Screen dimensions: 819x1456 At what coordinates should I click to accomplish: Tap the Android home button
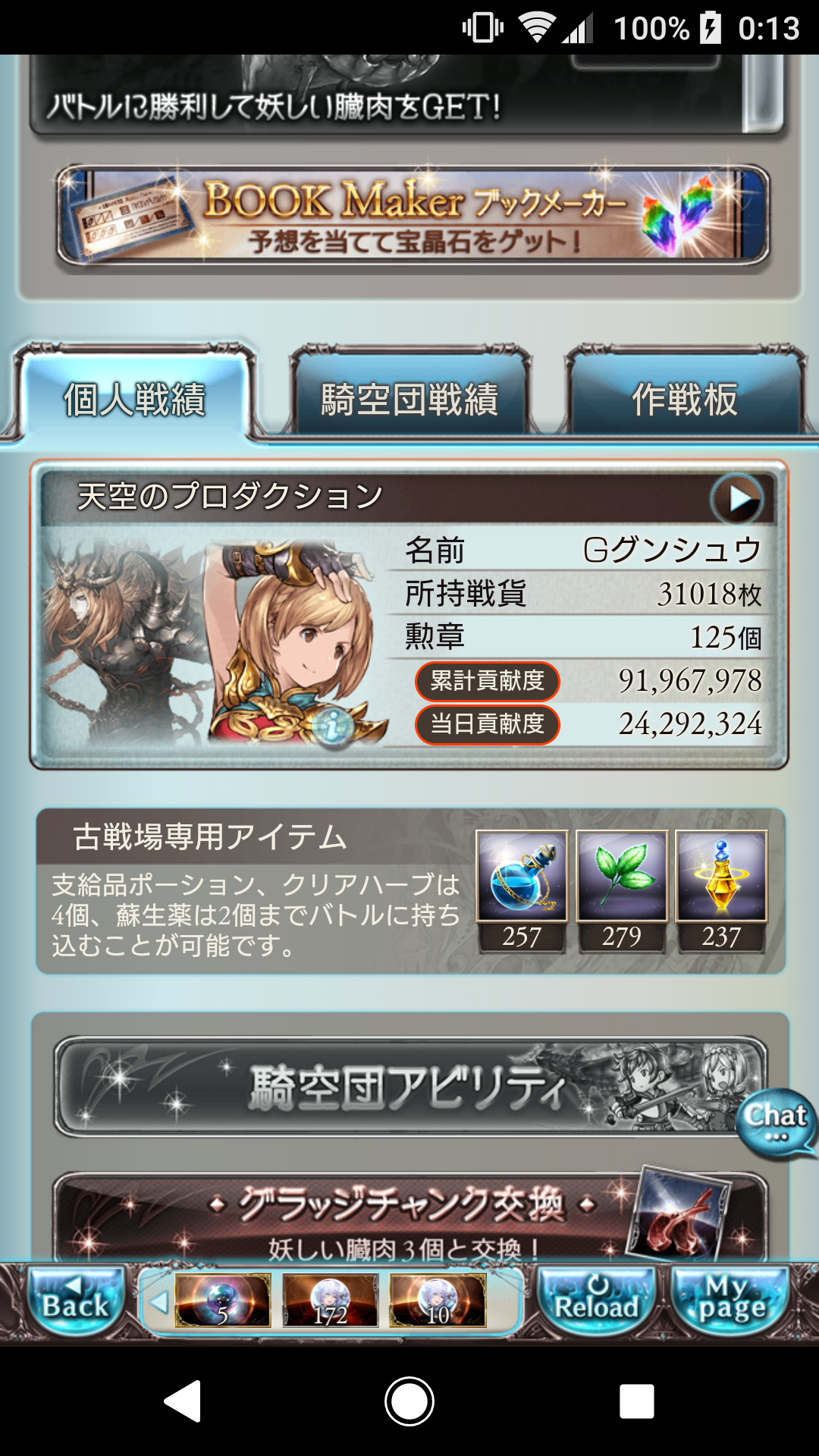pyautogui.click(x=409, y=1401)
